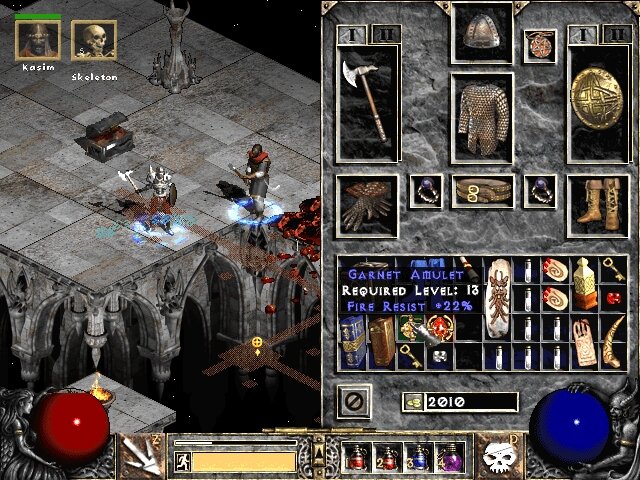Select the Skeleton minion portrait
Viewport: 640px width, 480px height.
coord(94,40)
